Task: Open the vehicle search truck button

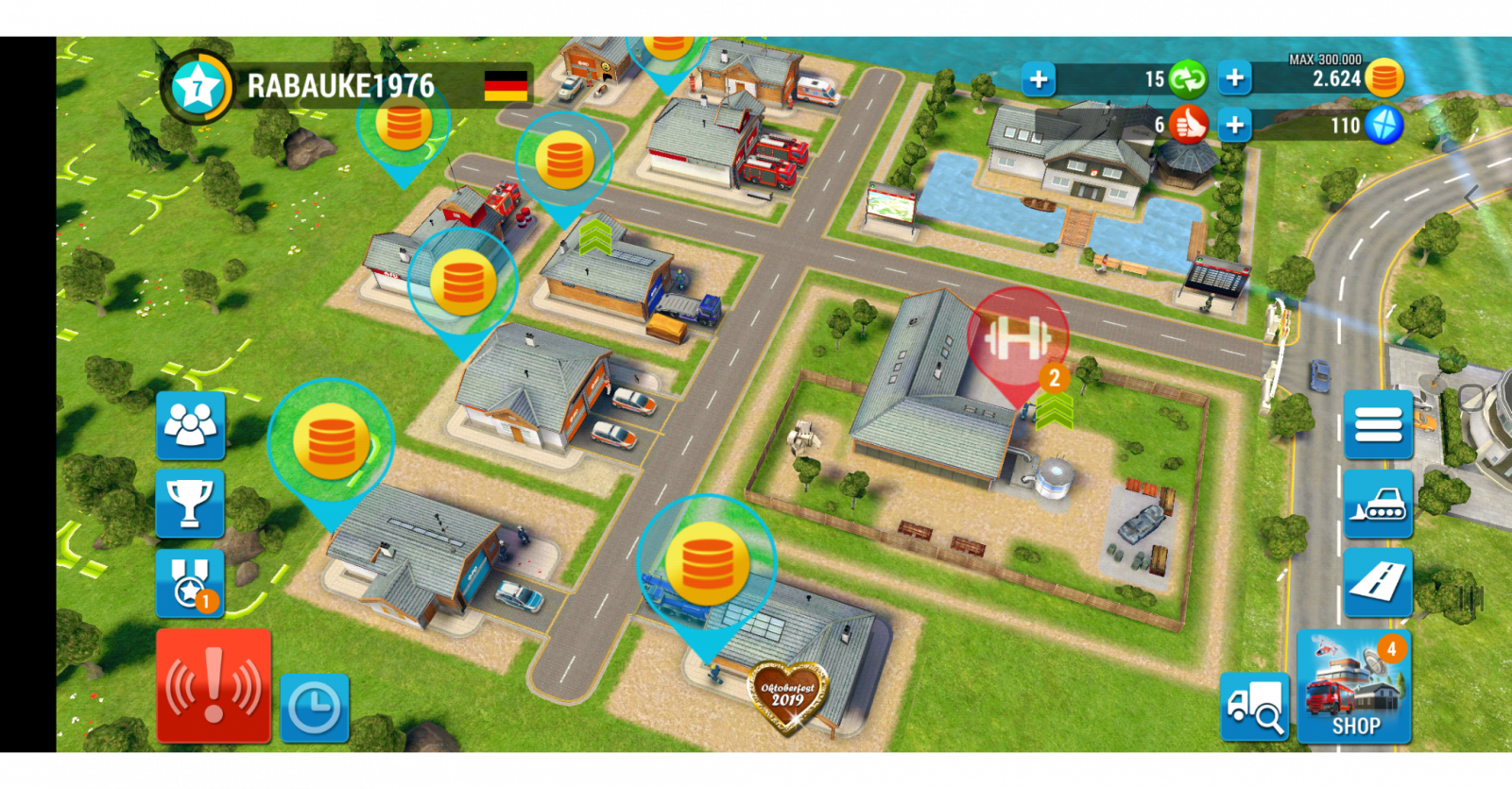Action: pos(1254,707)
